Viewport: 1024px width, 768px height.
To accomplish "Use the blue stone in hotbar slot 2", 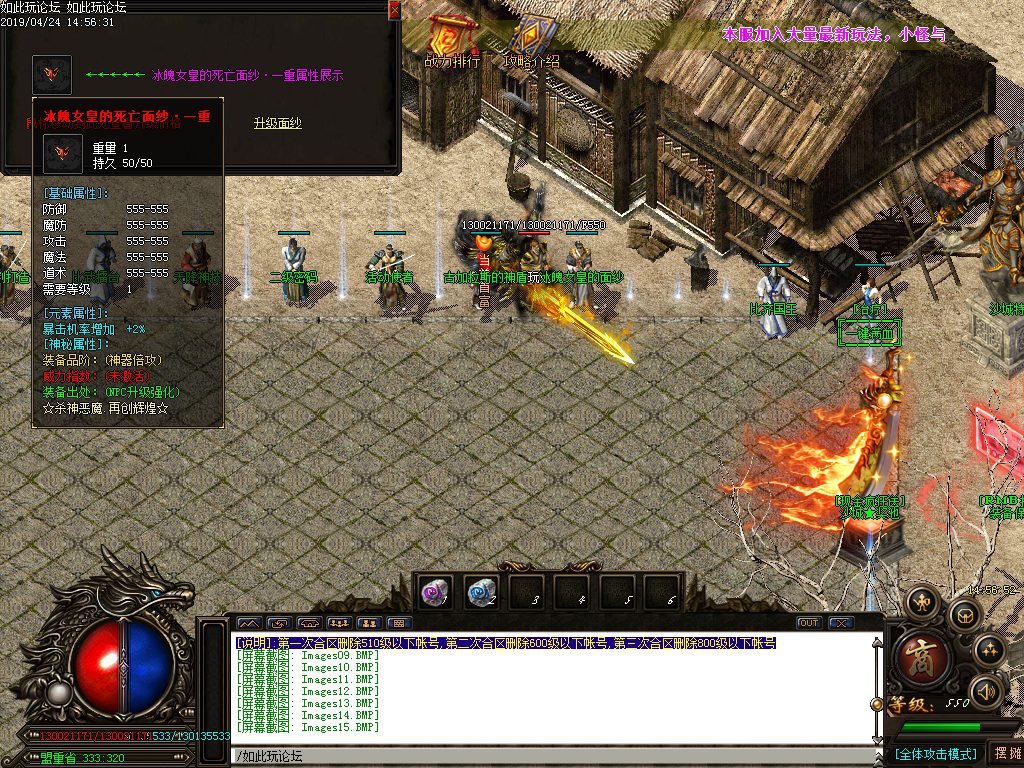I will pyautogui.click(x=481, y=592).
